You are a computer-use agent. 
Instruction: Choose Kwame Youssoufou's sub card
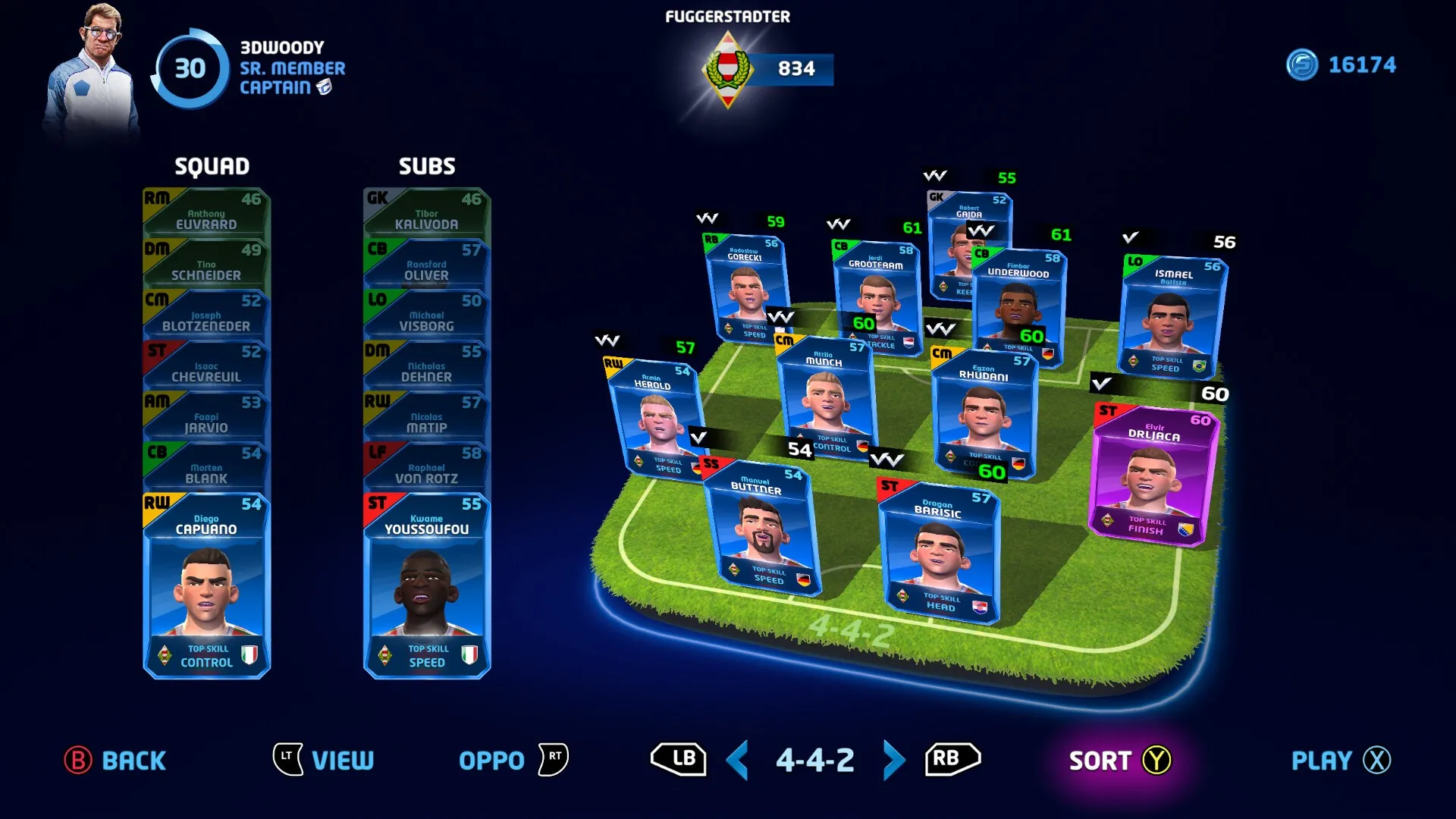coord(427,585)
